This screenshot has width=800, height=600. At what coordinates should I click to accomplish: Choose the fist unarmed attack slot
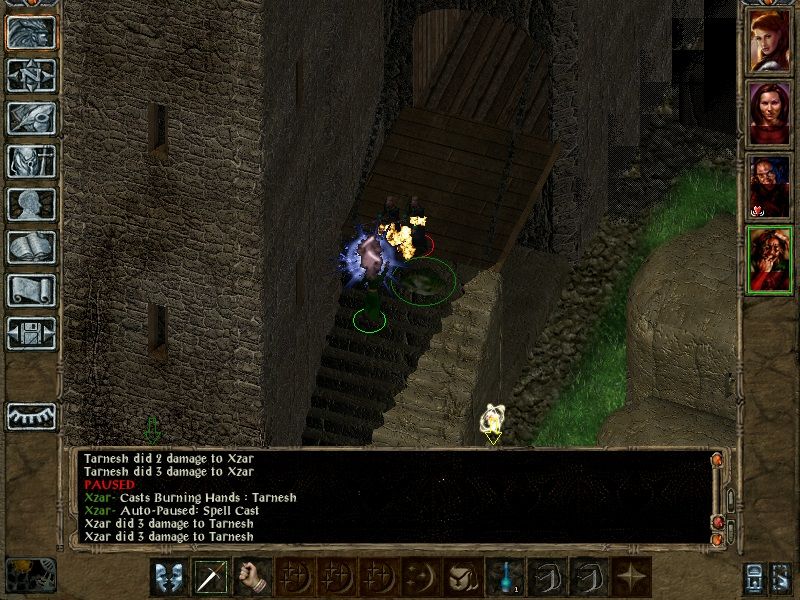tap(252, 577)
